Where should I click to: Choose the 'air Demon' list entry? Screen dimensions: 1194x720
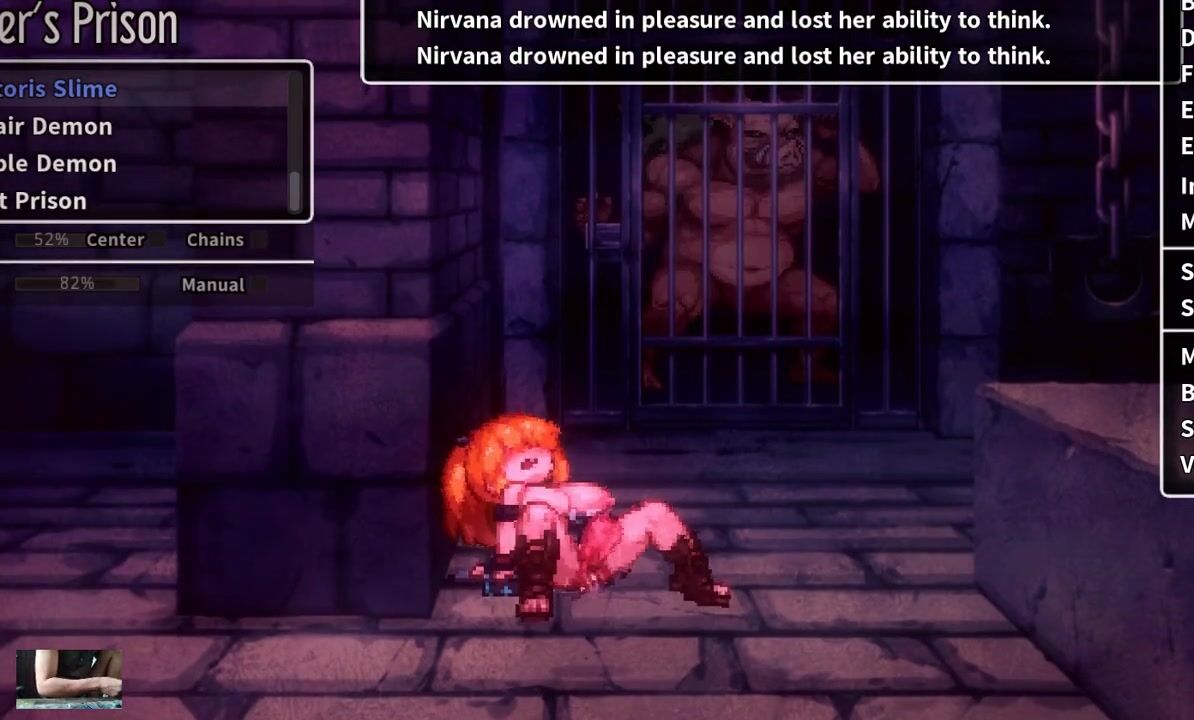tap(57, 126)
